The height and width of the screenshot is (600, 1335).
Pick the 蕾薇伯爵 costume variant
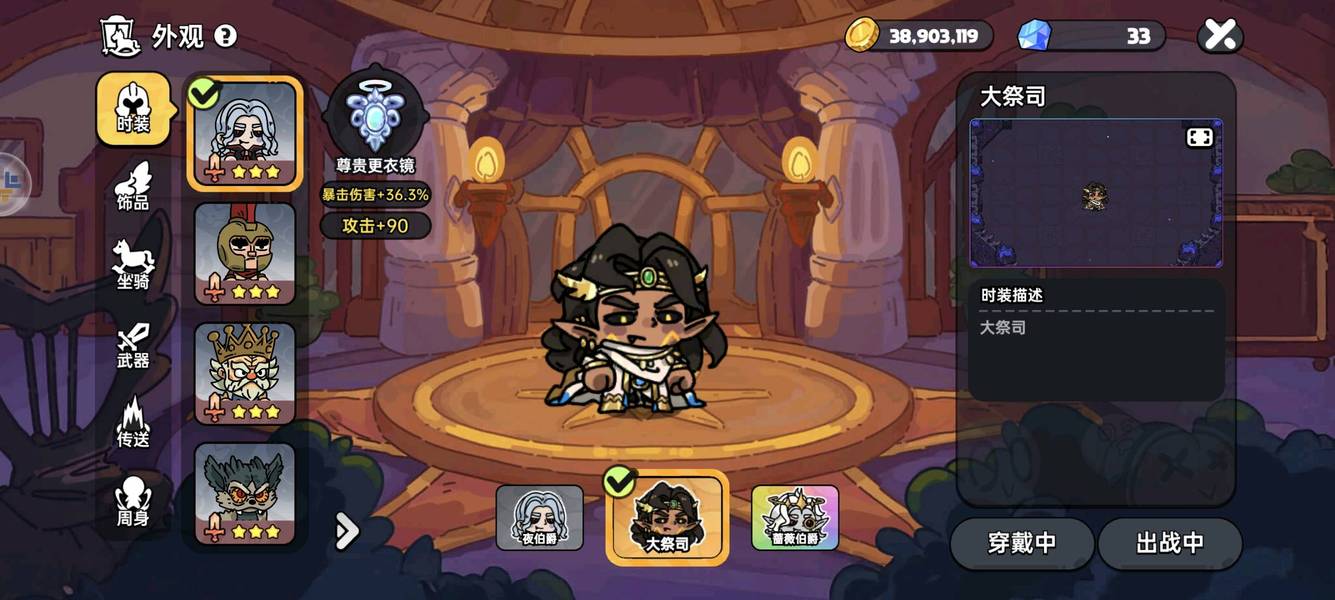(x=795, y=518)
